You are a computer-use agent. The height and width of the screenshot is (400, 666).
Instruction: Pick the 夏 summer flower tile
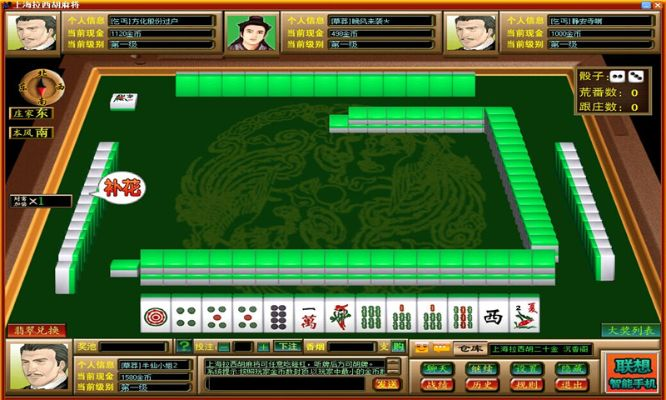click(523, 316)
